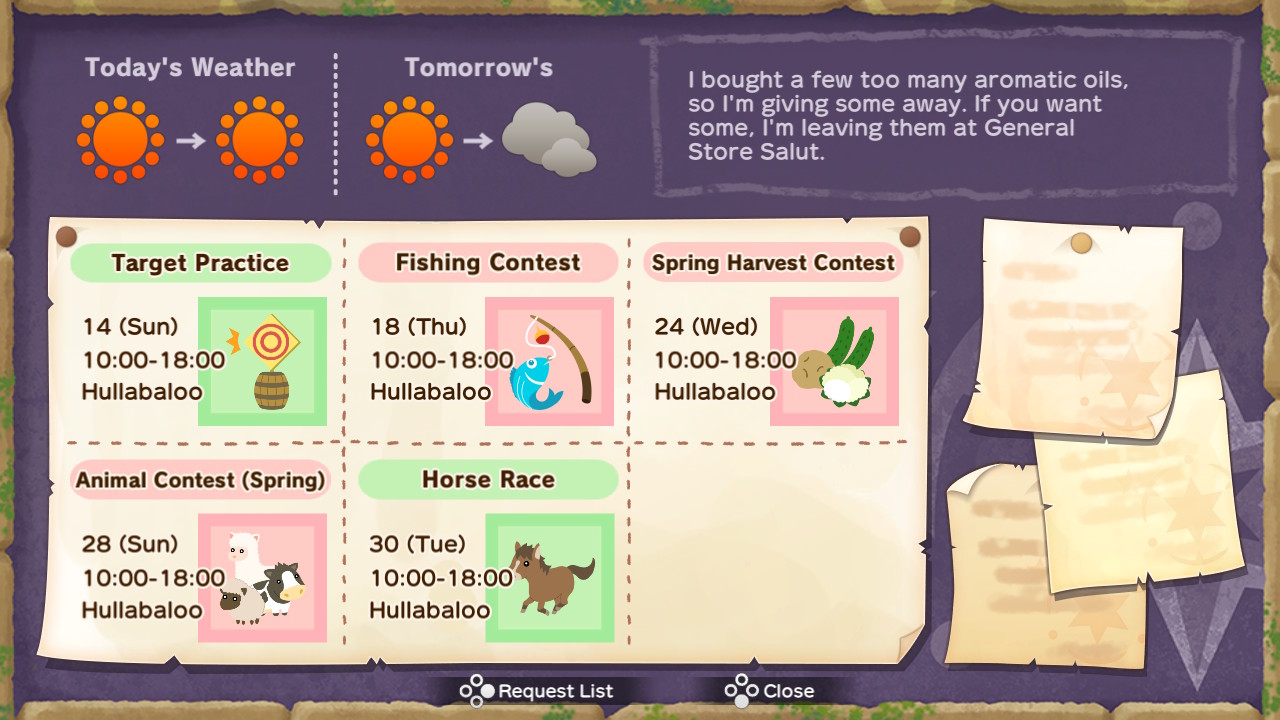Click tomorrow's morning sun weather icon
1280x720 pixels.
click(x=408, y=138)
